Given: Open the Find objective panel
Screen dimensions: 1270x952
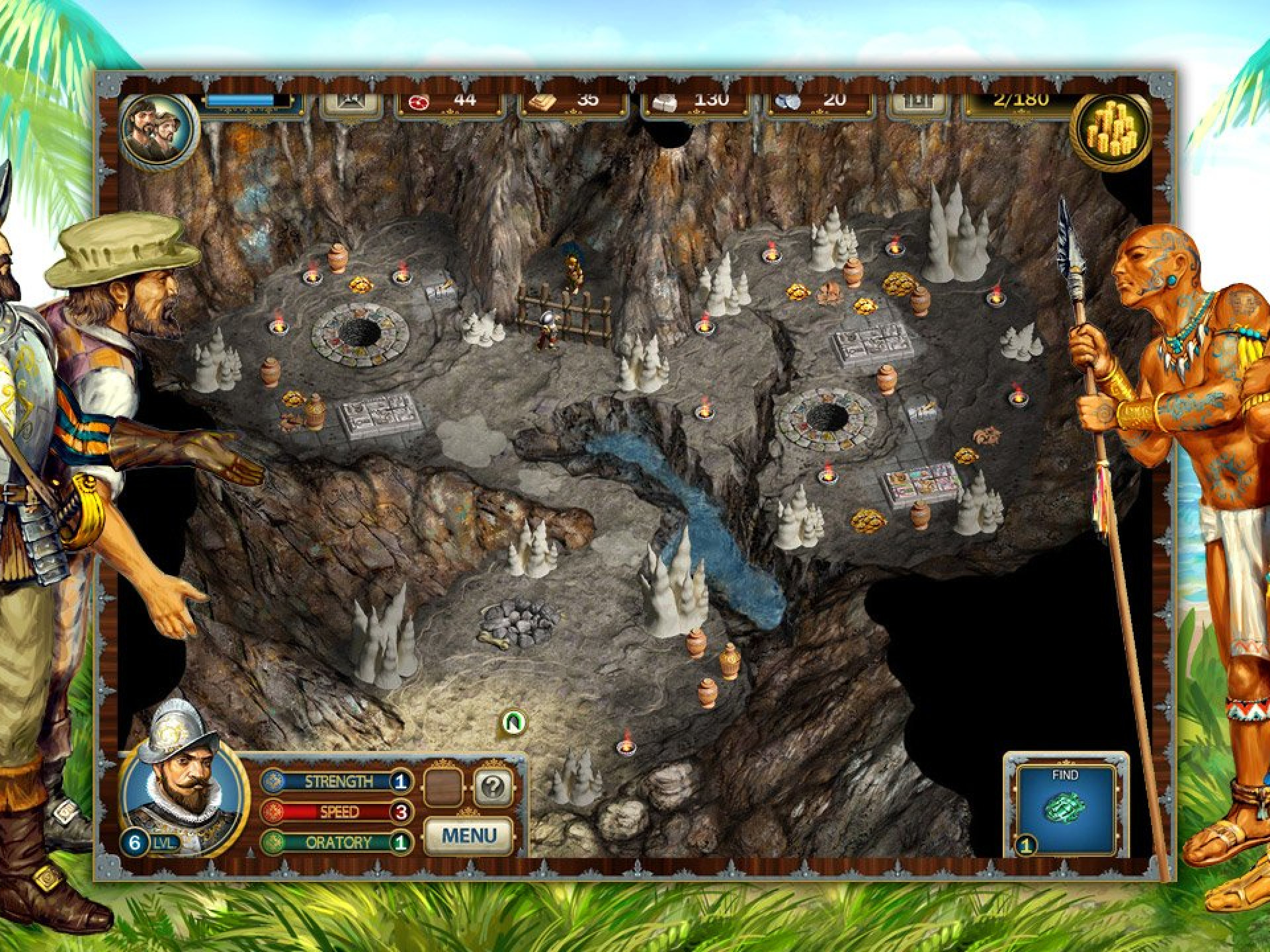Looking at the screenshot, I should [1065, 807].
